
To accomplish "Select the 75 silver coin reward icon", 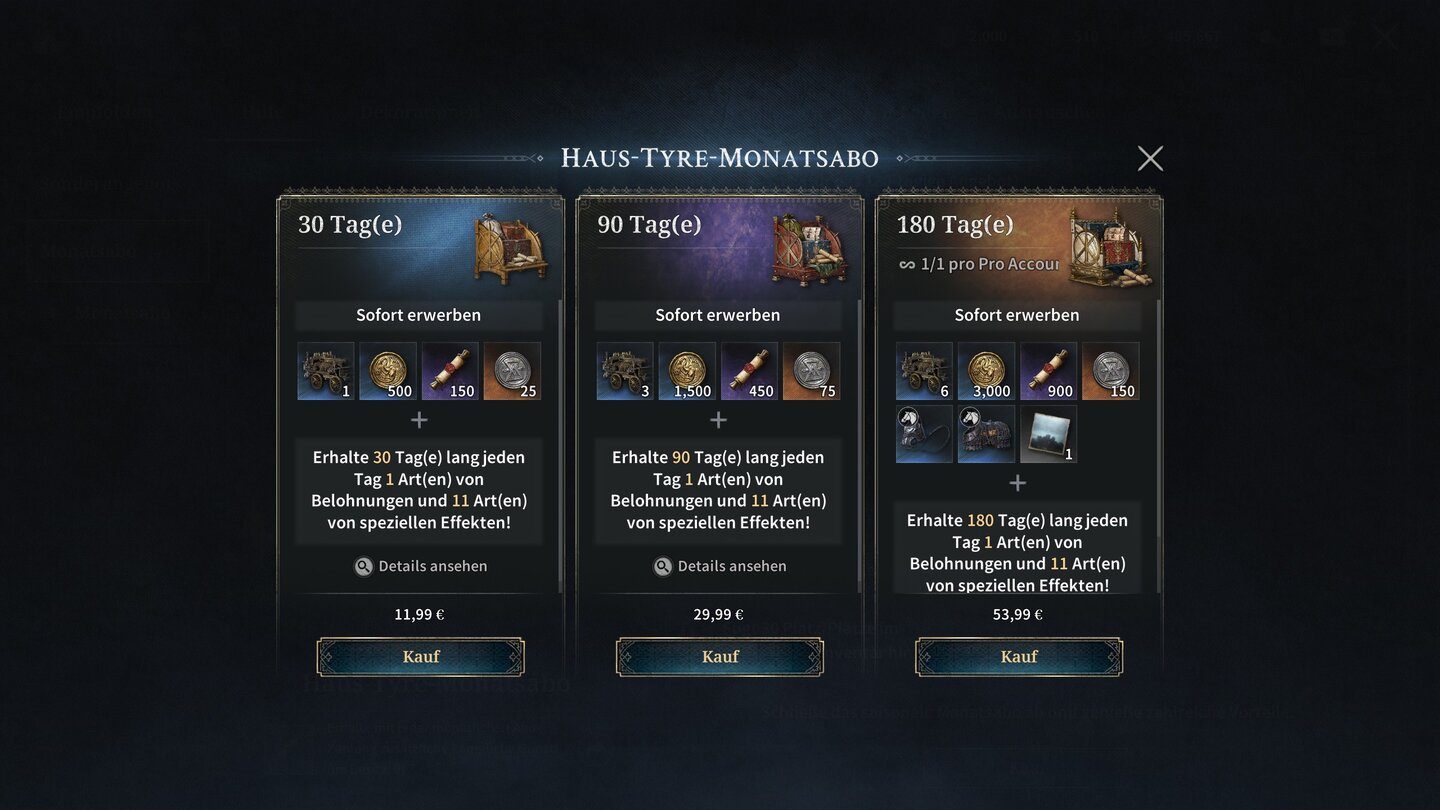I will [x=811, y=371].
